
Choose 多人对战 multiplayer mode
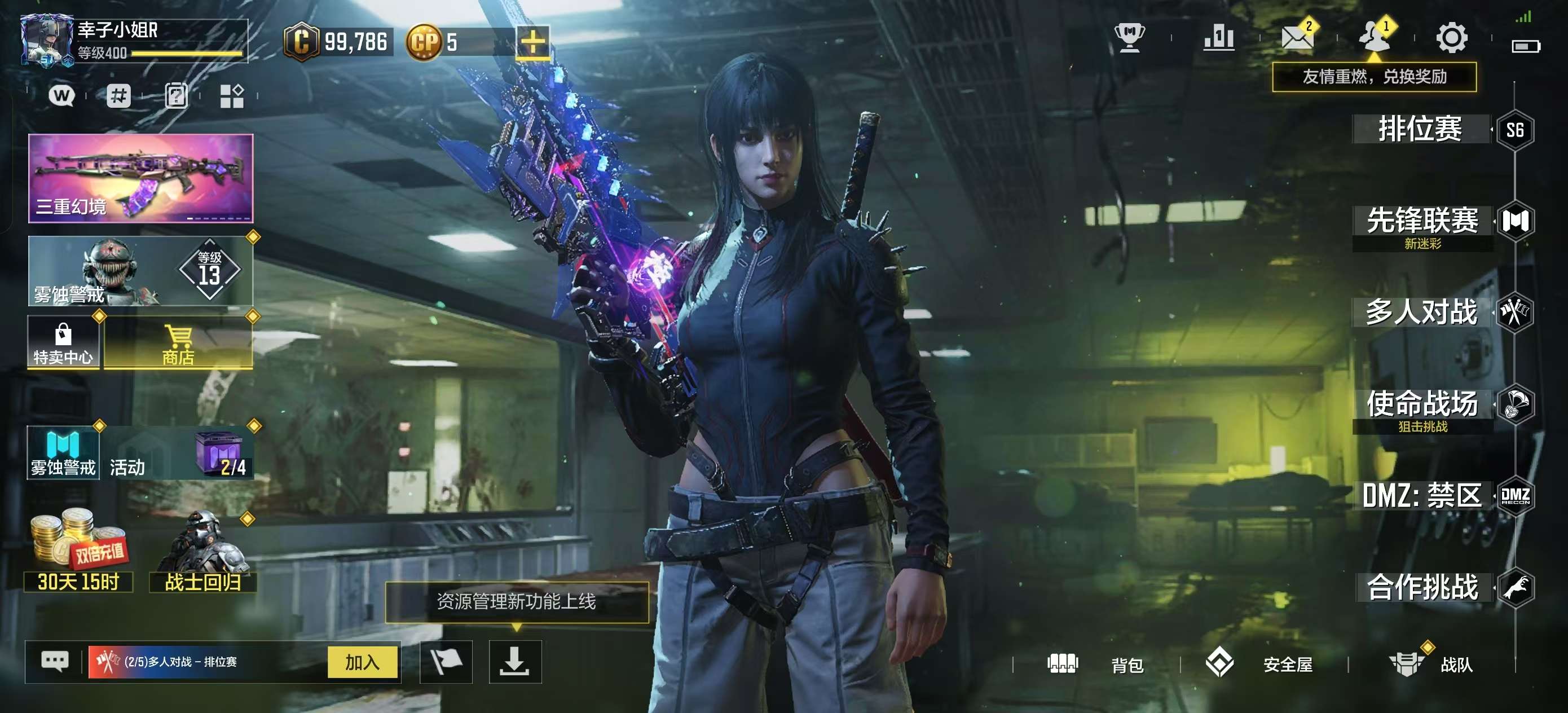(x=1421, y=313)
